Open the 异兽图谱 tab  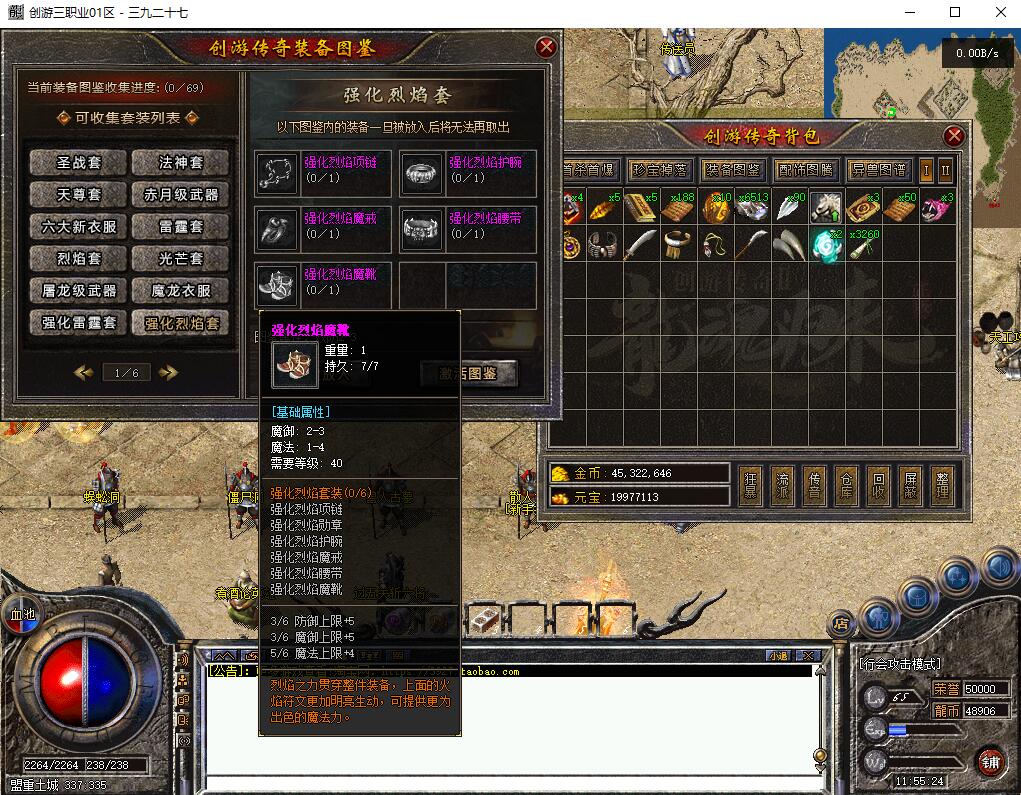(878, 170)
